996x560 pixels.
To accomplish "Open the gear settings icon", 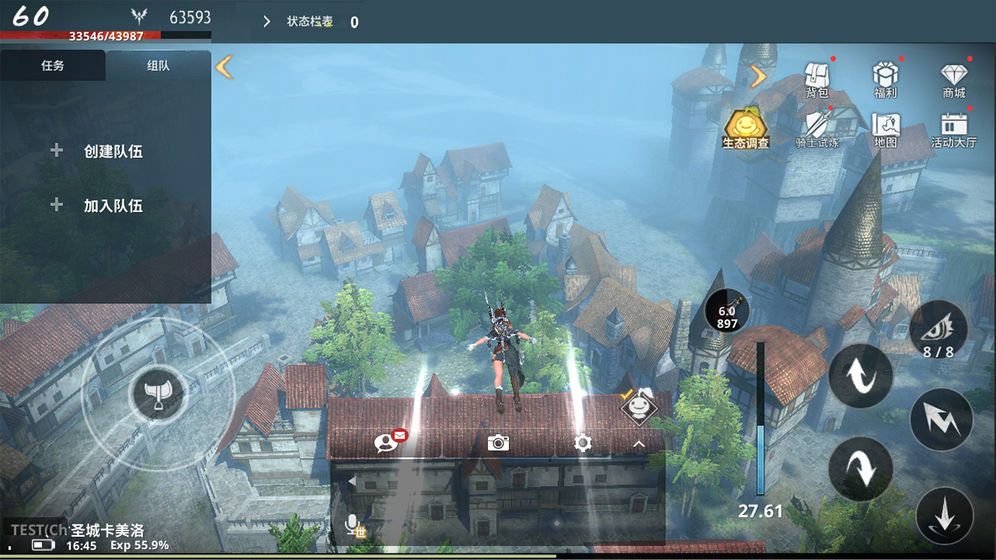I will 582,442.
